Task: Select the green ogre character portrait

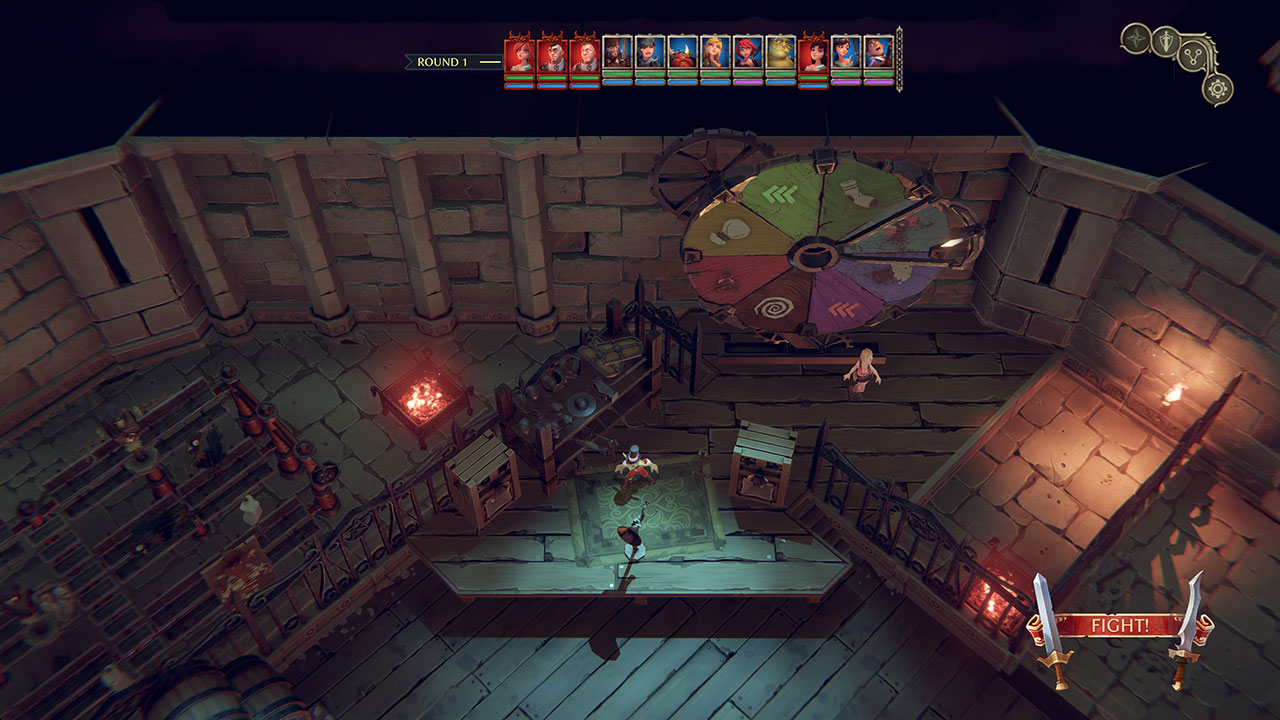Action: (779, 53)
